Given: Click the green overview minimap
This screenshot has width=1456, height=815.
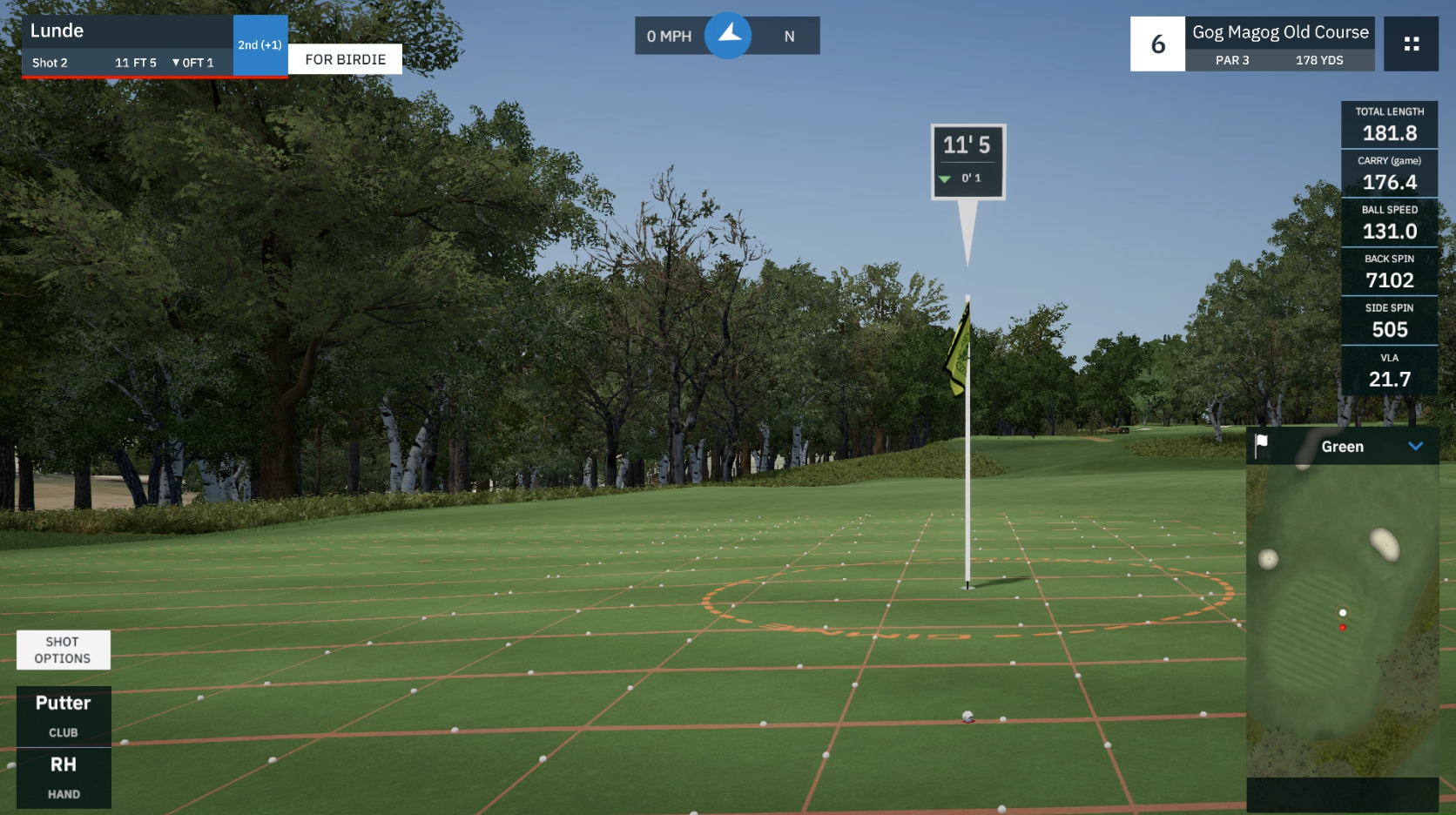Looking at the screenshot, I should click(x=1341, y=618).
